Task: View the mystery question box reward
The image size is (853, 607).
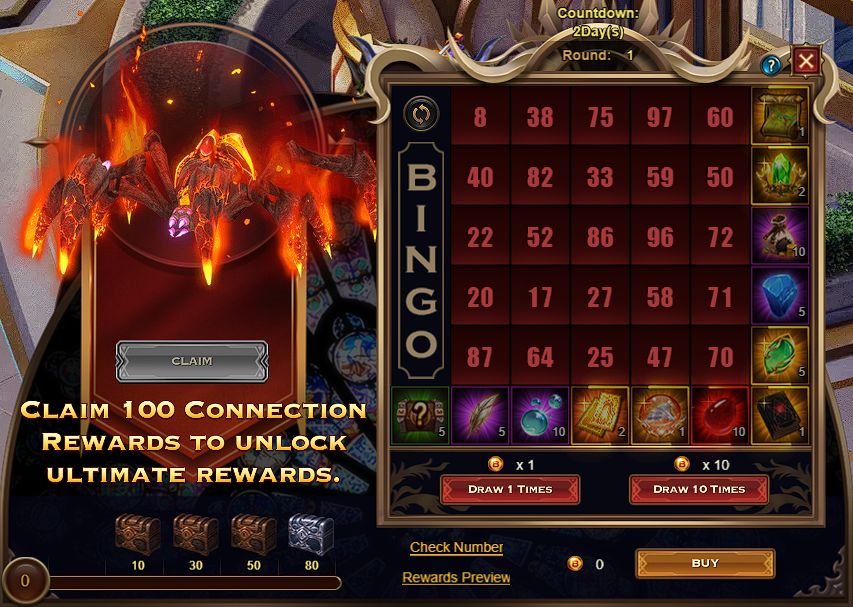Action: tap(420, 416)
